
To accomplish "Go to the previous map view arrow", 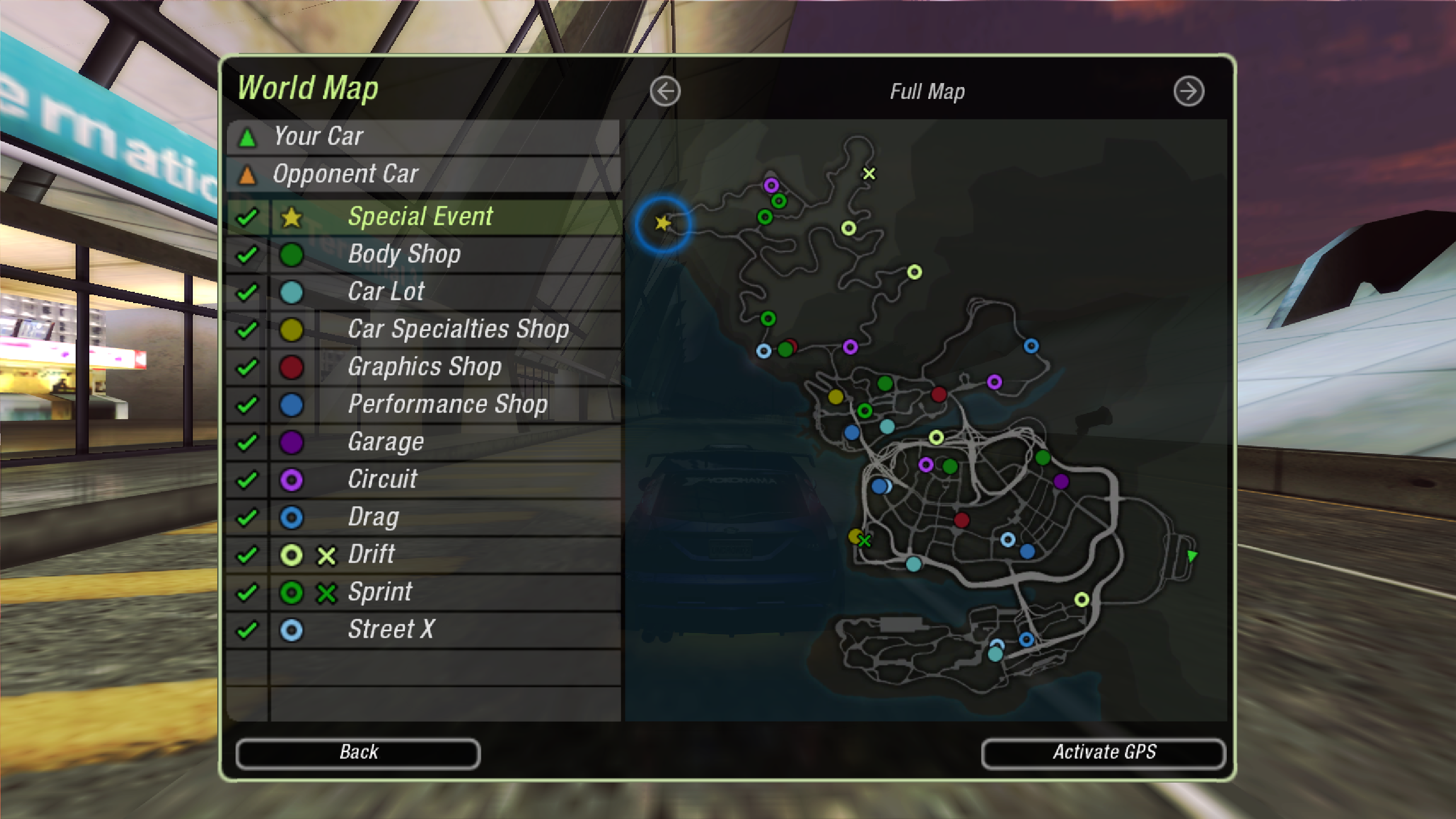I will click(665, 92).
